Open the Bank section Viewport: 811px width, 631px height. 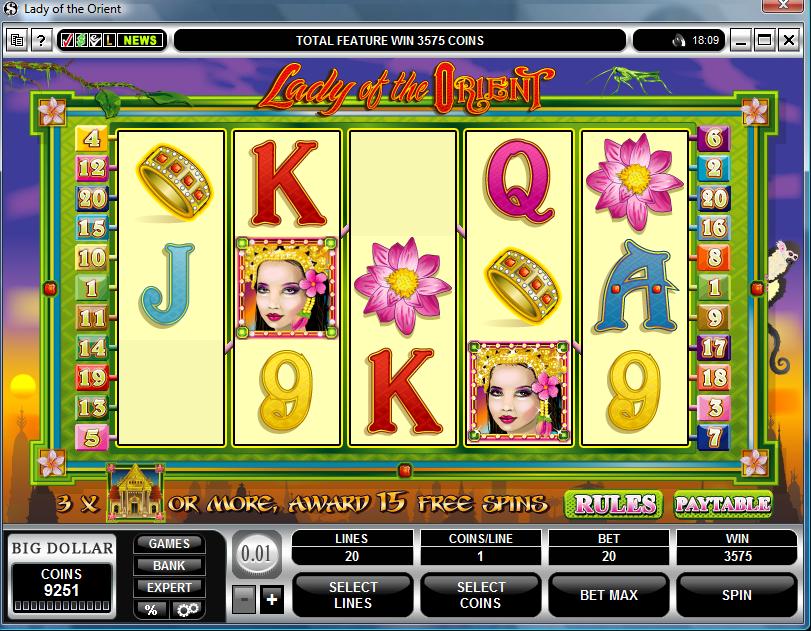[169, 566]
